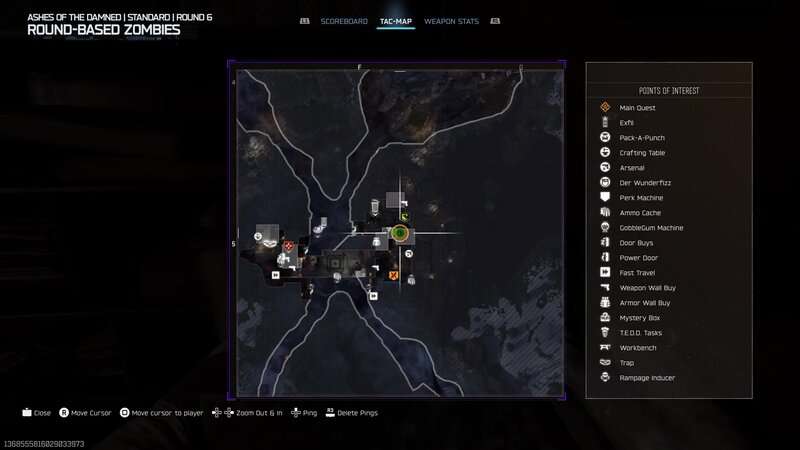Switch to the Scoreboard tab
The image size is (800, 450).
pos(344,21)
